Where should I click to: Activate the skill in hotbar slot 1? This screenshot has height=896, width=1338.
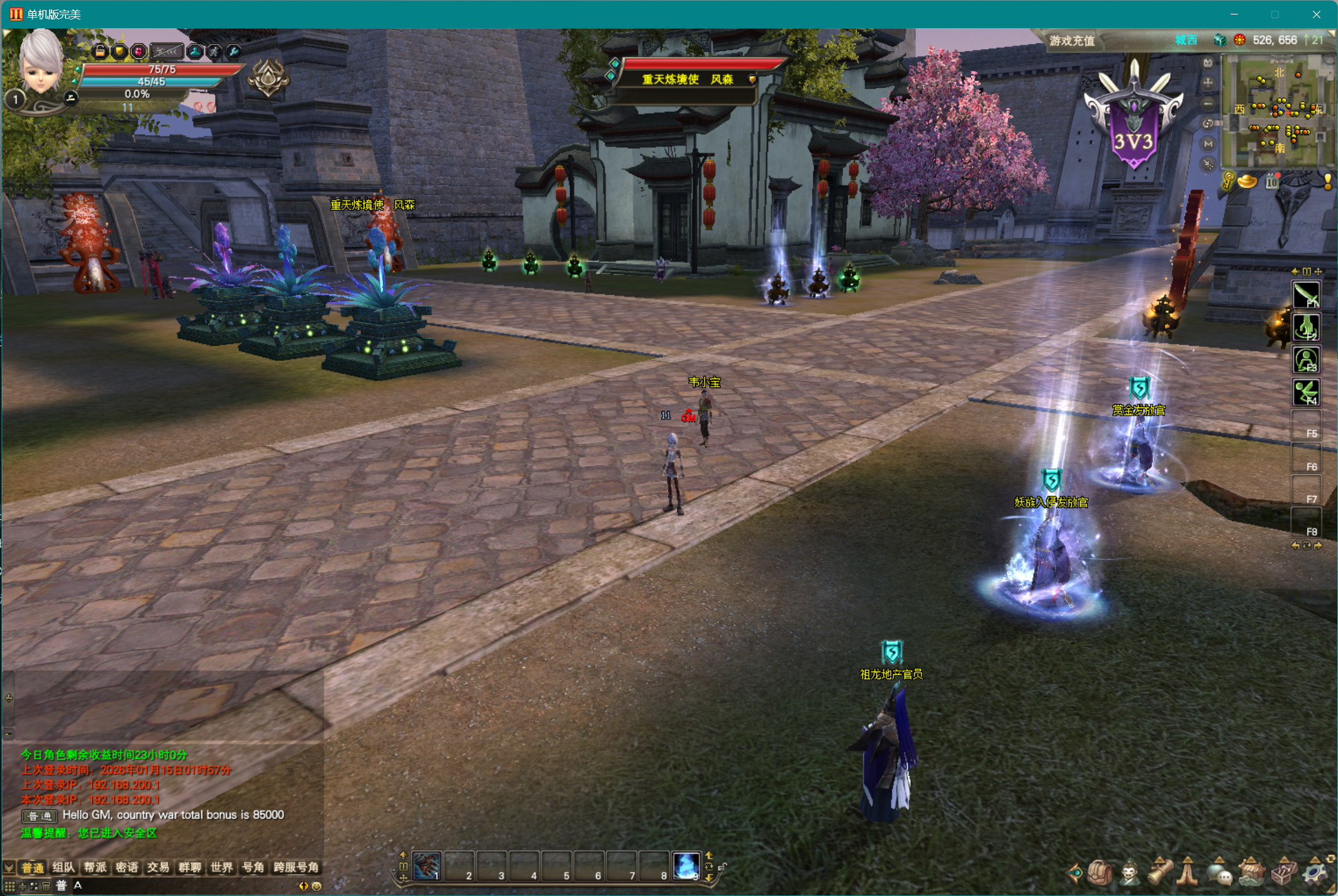pyautogui.click(x=427, y=866)
